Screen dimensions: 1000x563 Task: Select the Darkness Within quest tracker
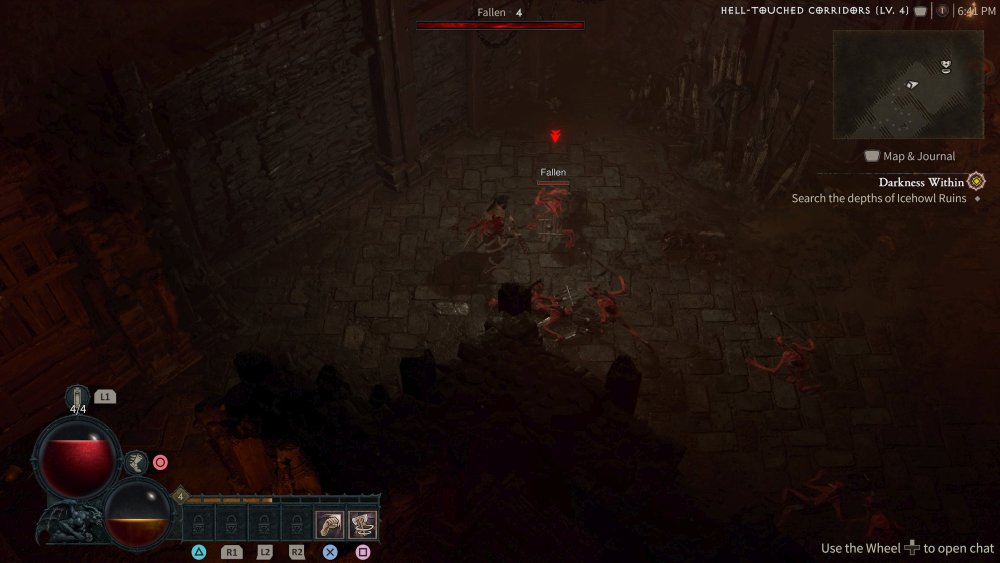coord(921,182)
